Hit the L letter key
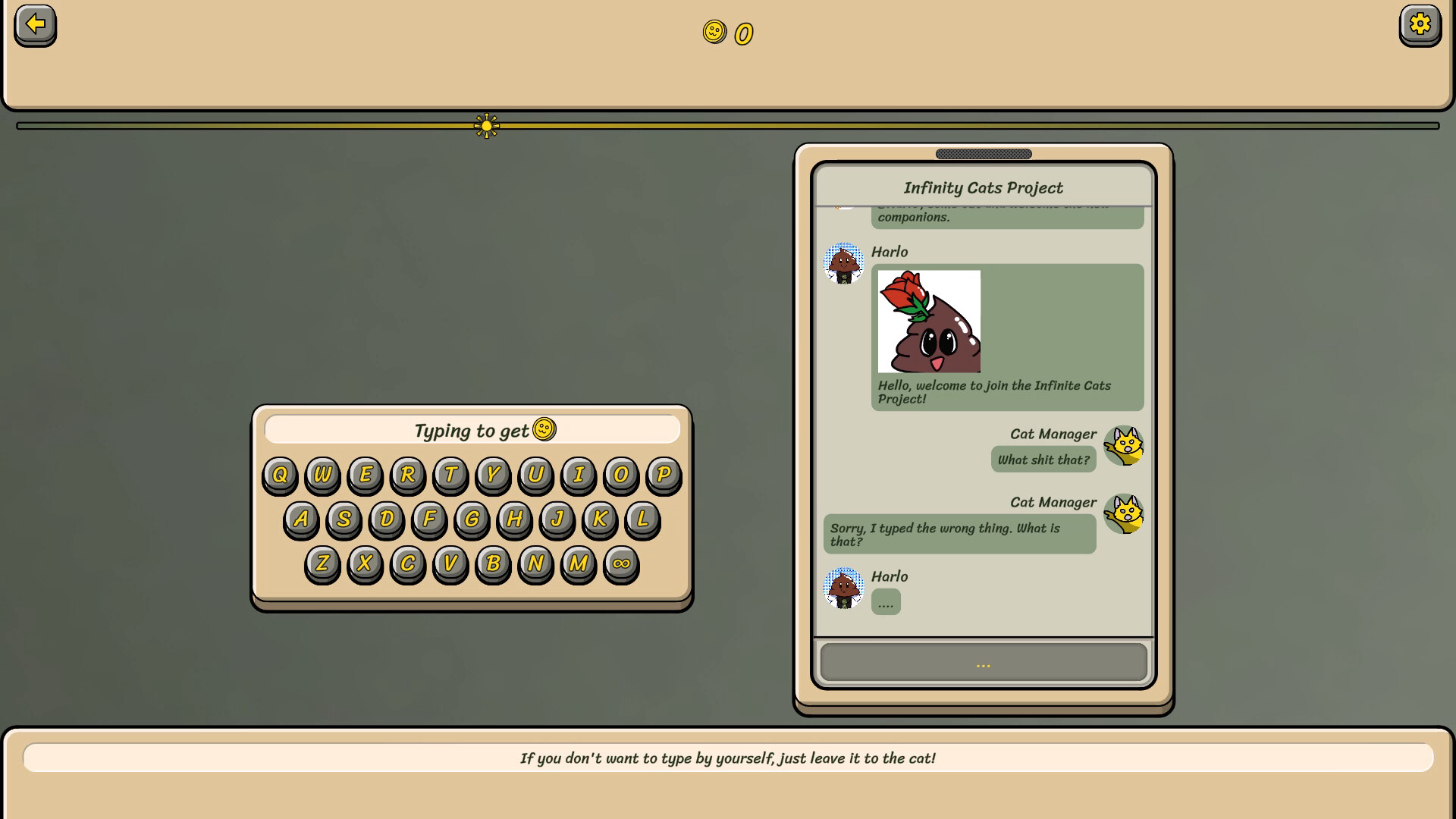The image size is (1456, 819). [x=642, y=519]
